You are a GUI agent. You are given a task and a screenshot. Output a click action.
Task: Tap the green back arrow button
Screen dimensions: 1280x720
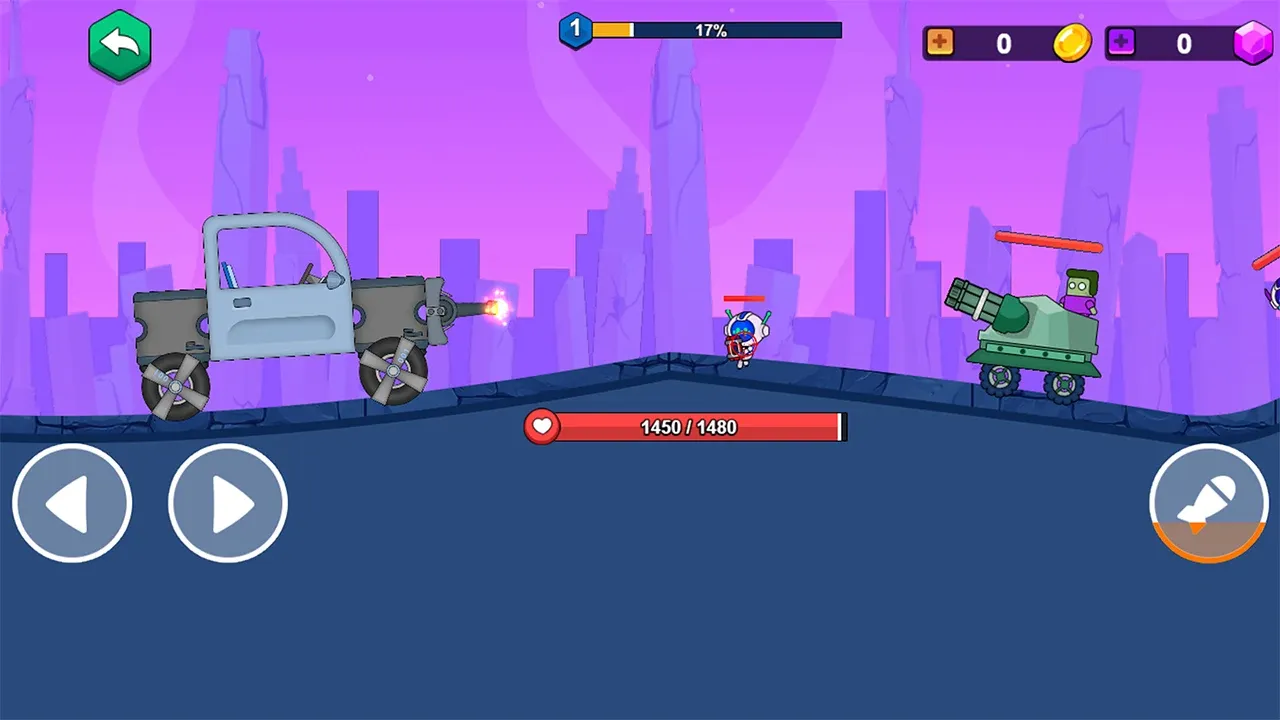tap(119, 45)
